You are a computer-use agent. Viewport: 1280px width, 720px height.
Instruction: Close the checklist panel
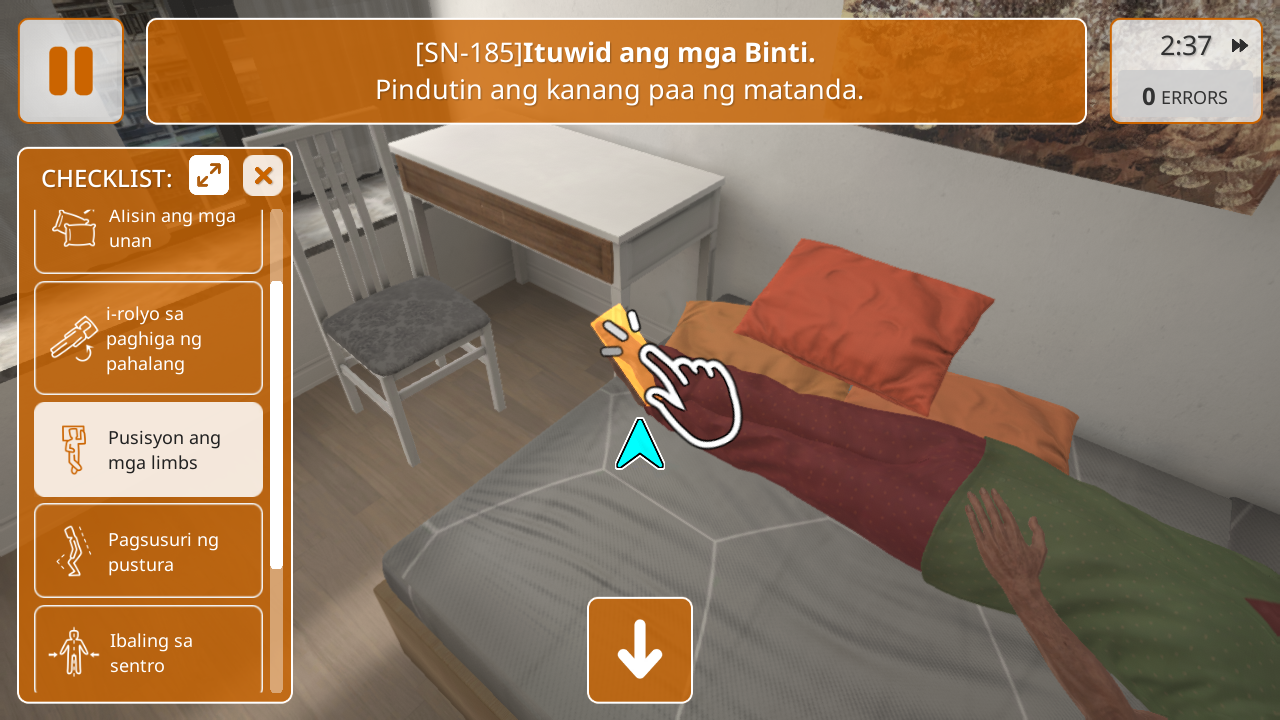tap(263, 176)
